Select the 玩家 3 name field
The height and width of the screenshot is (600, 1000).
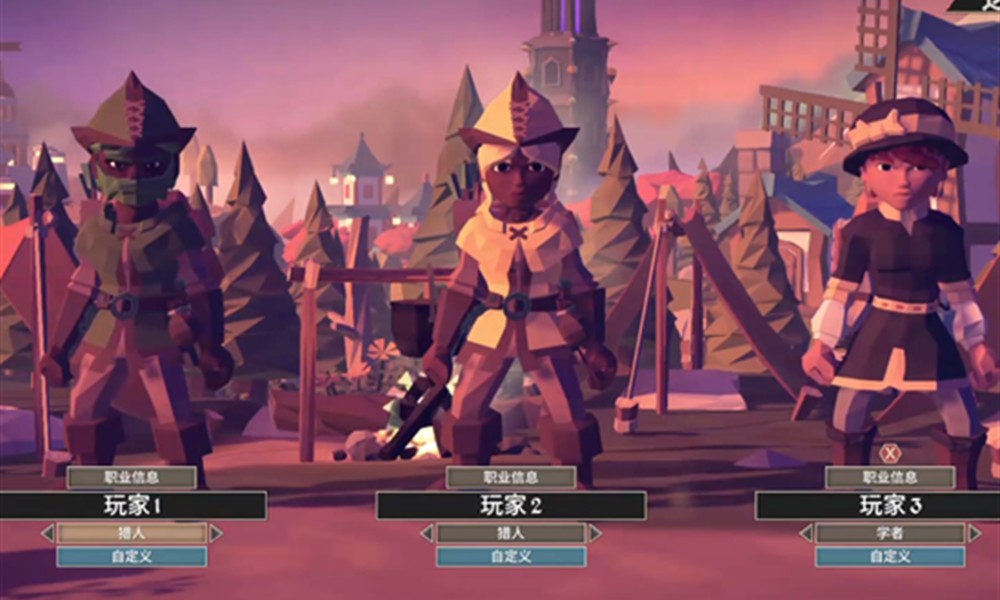pyautogui.click(x=888, y=505)
